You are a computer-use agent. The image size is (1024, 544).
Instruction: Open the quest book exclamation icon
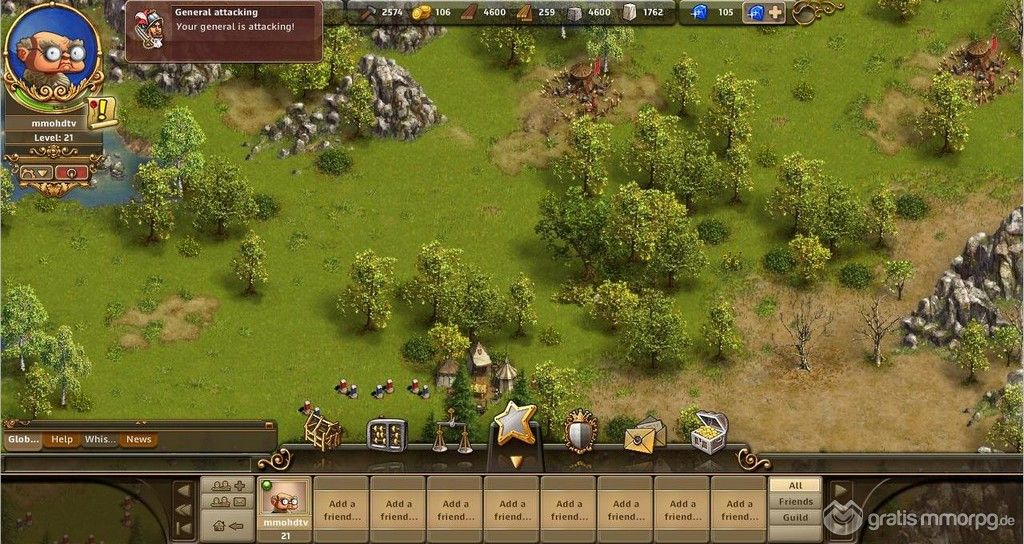102,113
